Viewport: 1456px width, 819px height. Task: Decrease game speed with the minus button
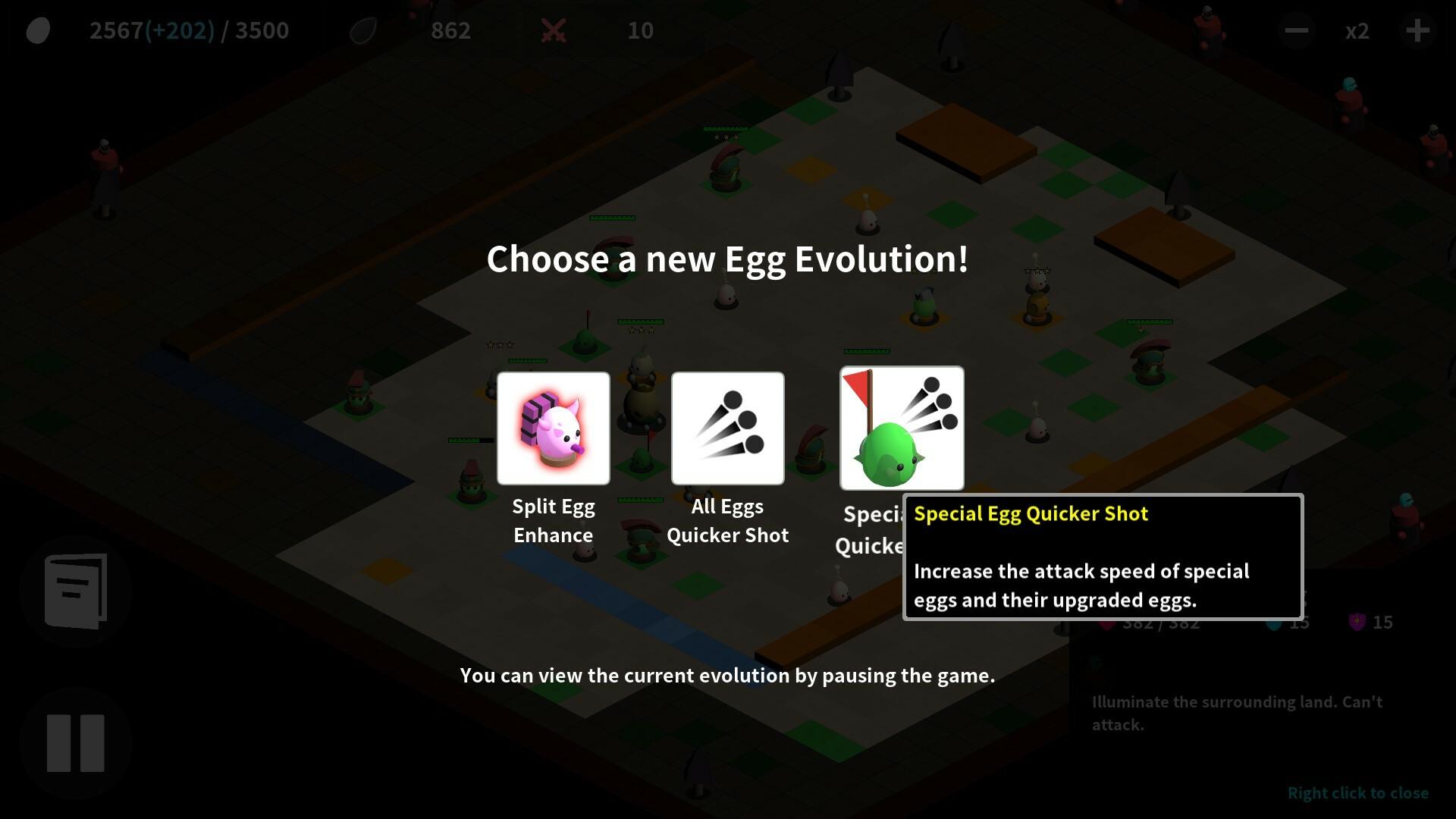coord(1295,30)
